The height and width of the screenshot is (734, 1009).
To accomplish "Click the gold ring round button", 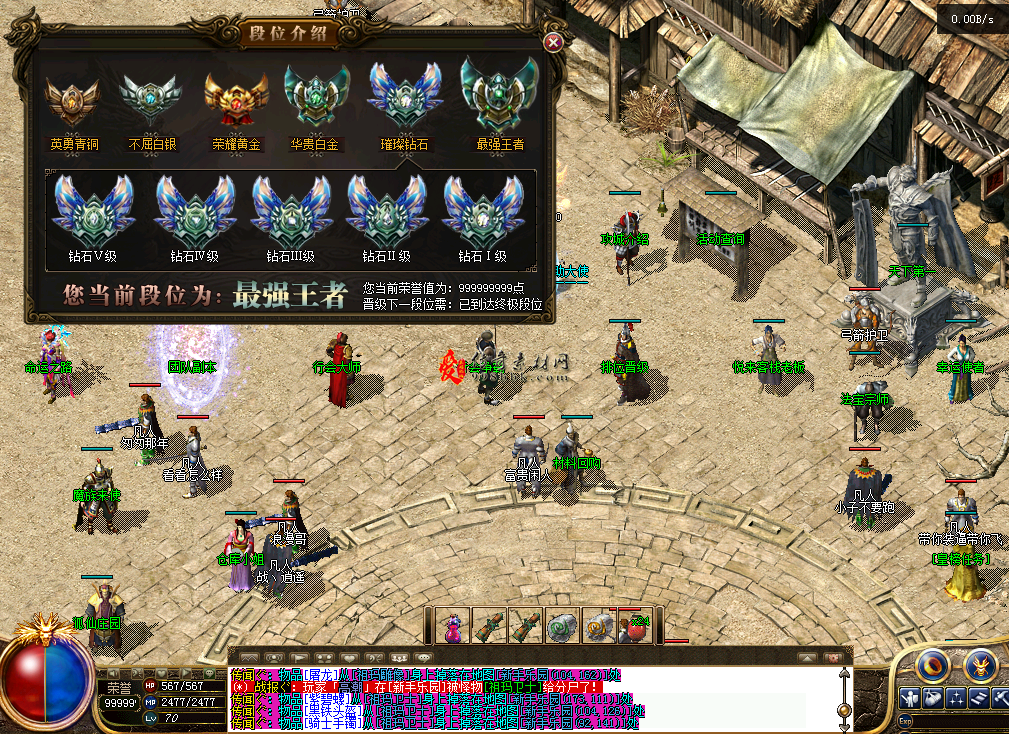I will pyautogui.click(x=934, y=664).
